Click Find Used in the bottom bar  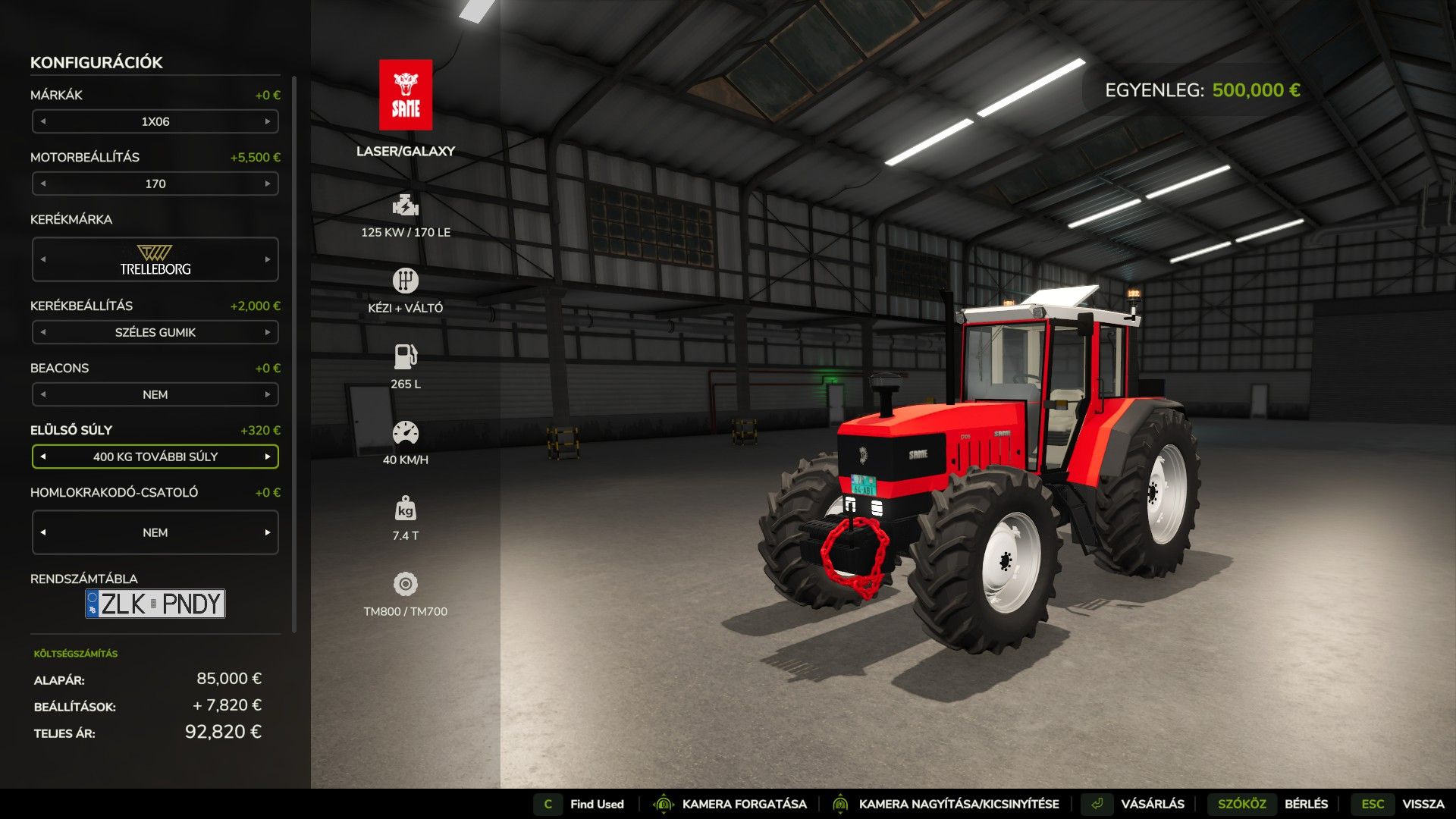point(596,804)
